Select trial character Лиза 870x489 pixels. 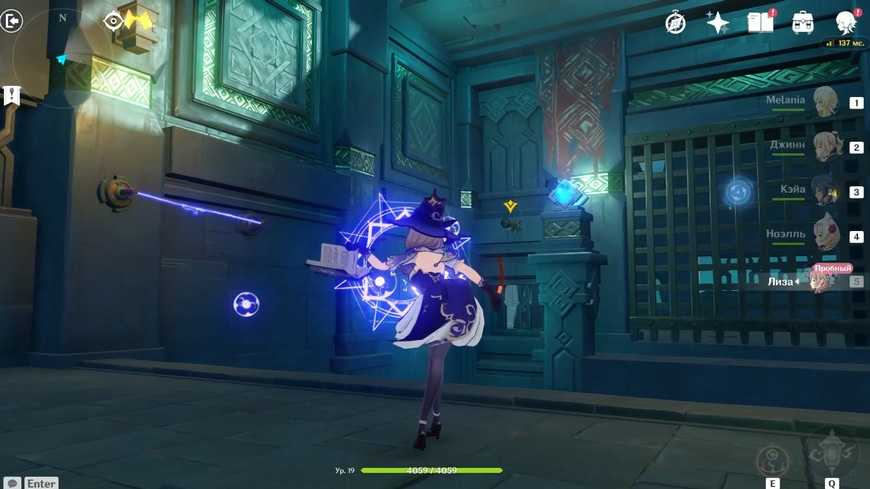click(x=822, y=281)
